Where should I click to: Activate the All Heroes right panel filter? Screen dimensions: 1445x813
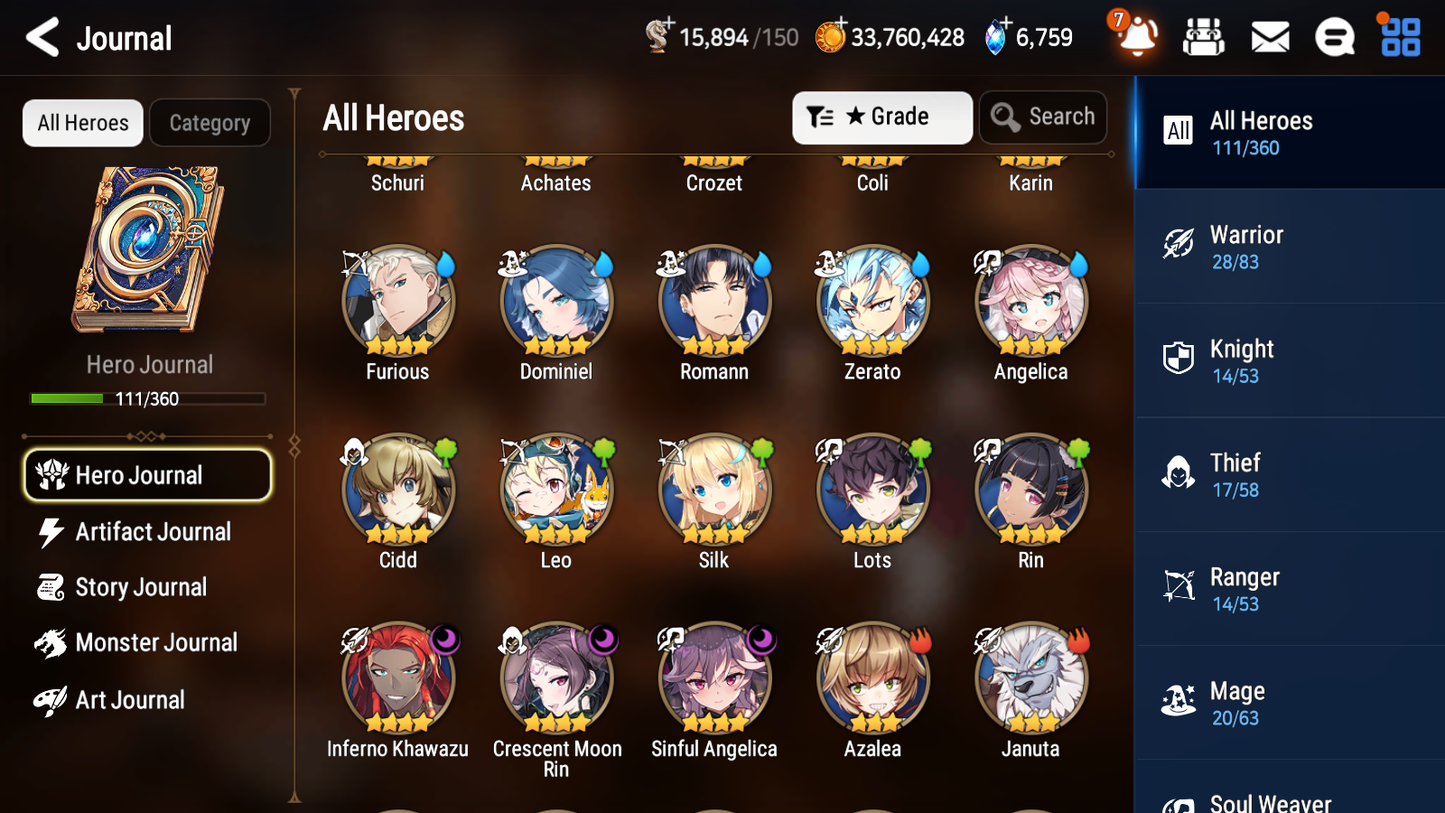pos(1289,133)
